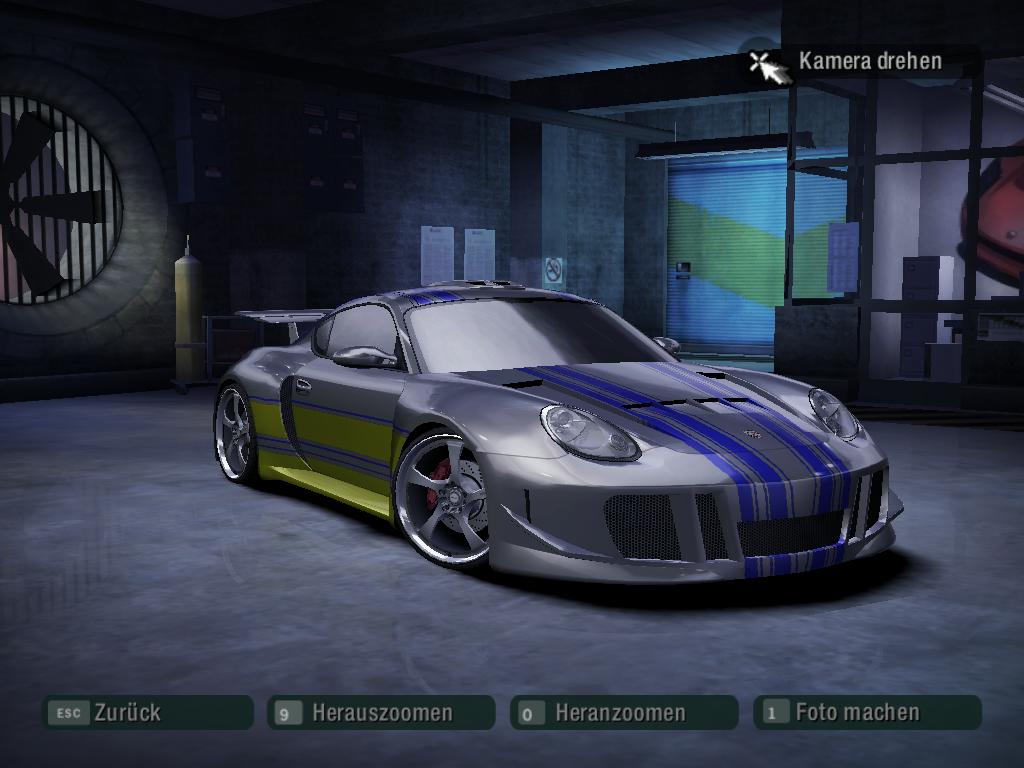
Task: Zoom in using Heranzoomen
Action: point(622,713)
